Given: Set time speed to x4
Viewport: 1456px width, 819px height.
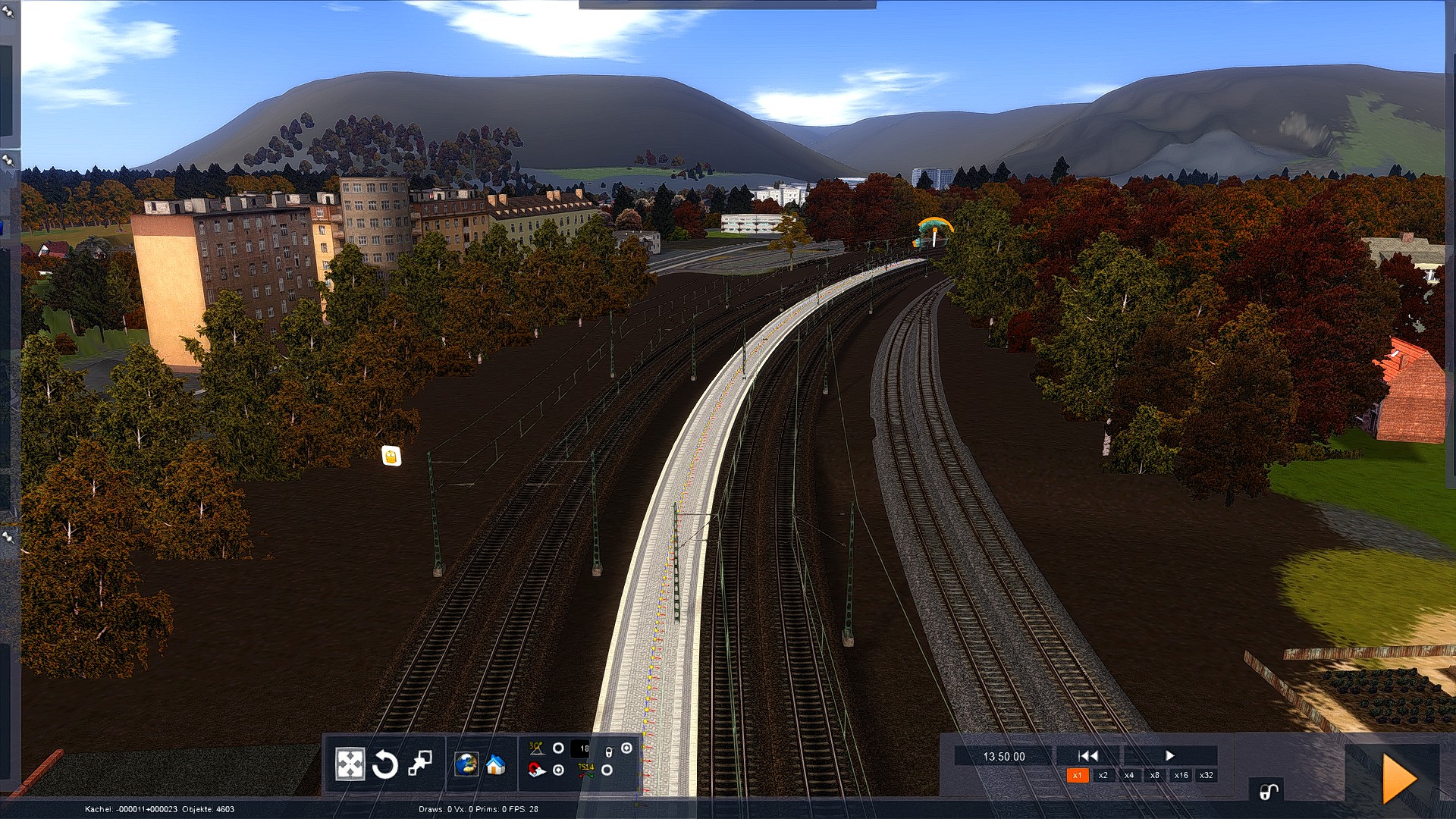Looking at the screenshot, I should 1128,775.
